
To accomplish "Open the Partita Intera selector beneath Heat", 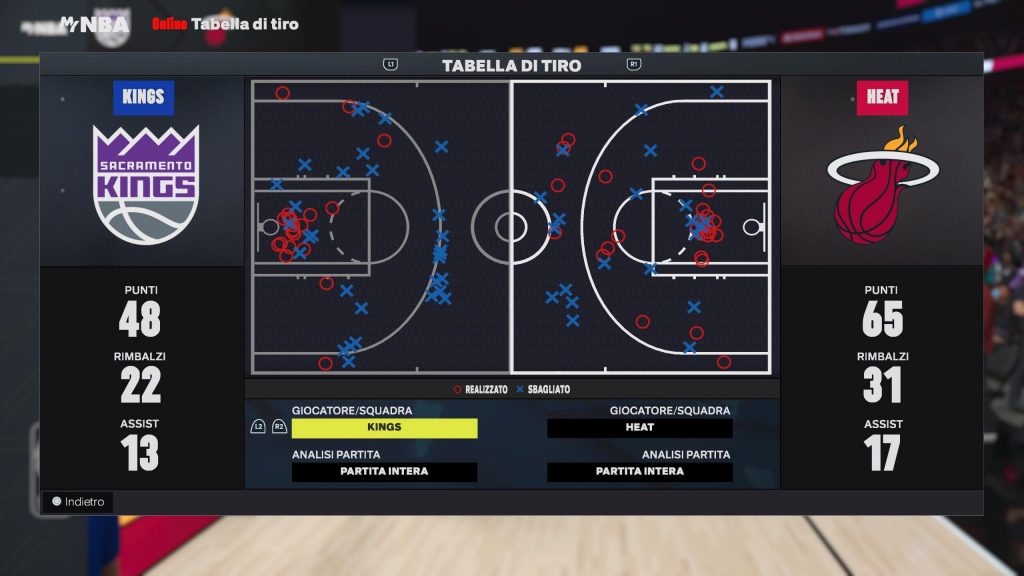I will 640,472.
